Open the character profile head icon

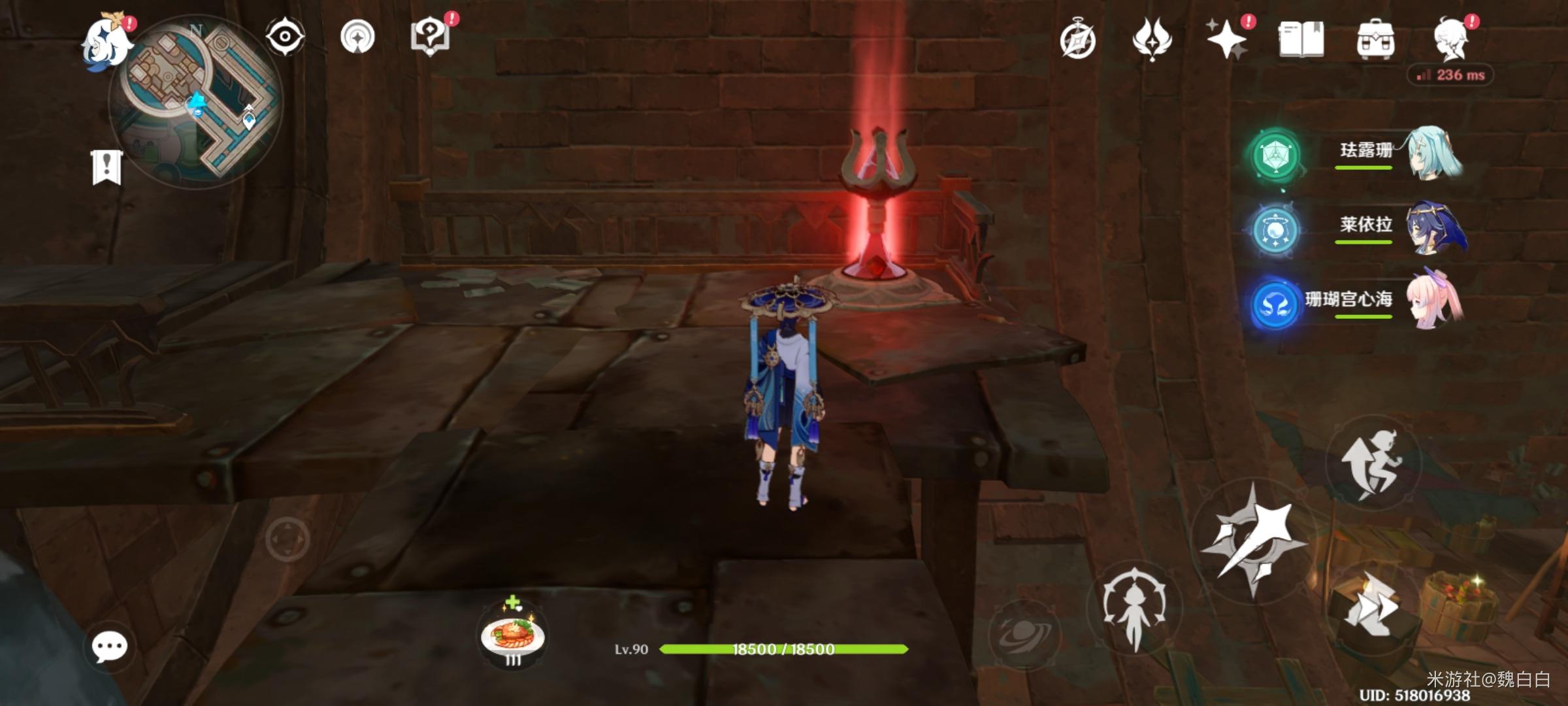[x=1451, y=41]
